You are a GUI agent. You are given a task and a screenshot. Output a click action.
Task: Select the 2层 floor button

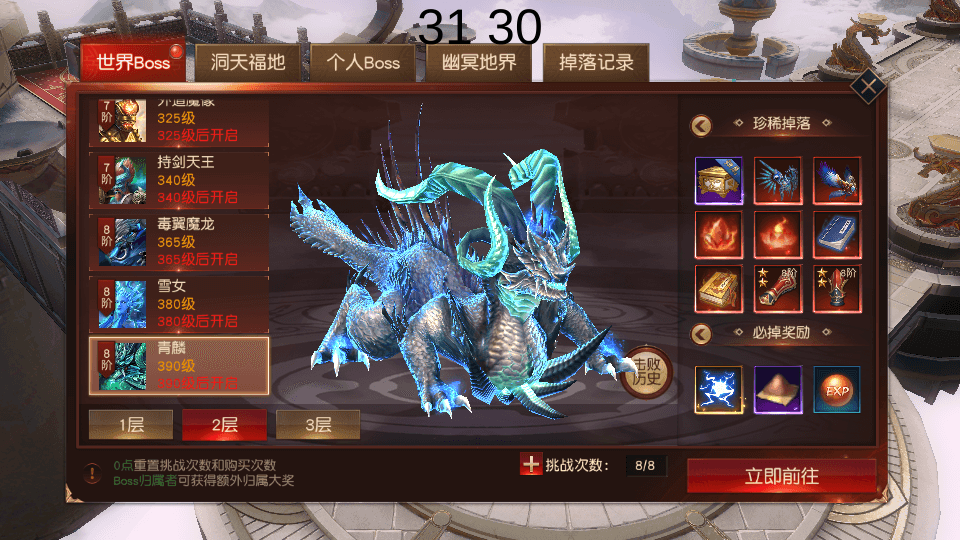pos(224,425)
